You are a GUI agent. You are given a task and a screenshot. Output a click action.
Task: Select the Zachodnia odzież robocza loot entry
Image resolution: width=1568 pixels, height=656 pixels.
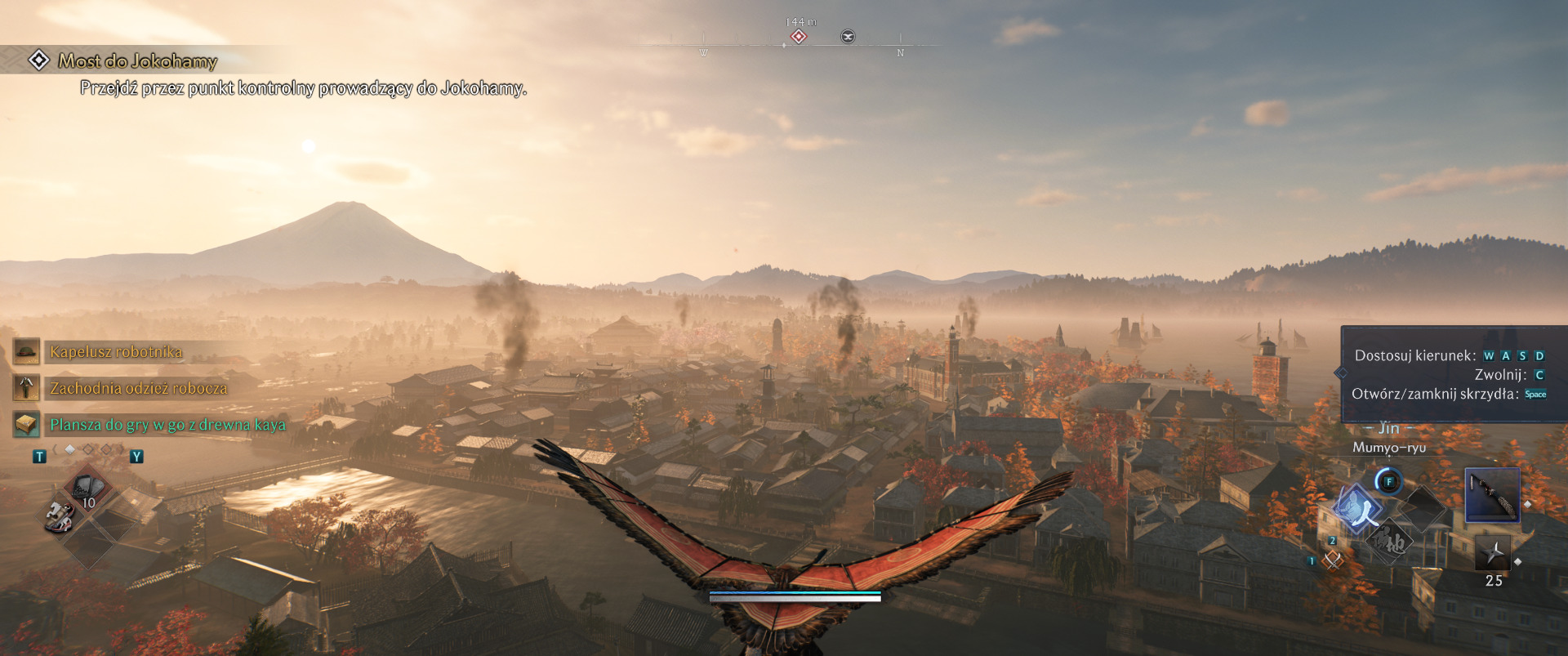point(138,388)
